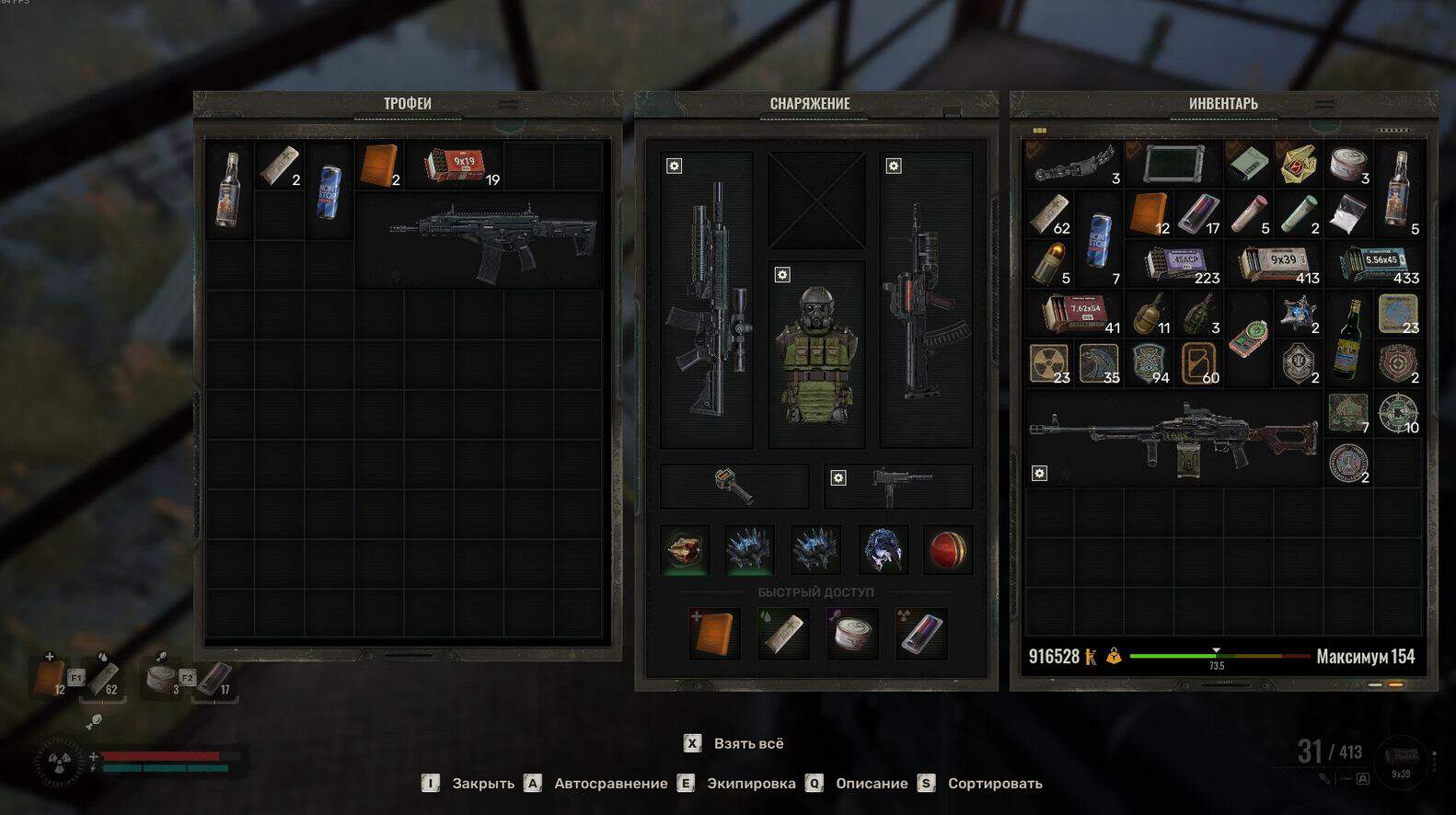Choose the green glass bottle in inventory

point(1348,339)
